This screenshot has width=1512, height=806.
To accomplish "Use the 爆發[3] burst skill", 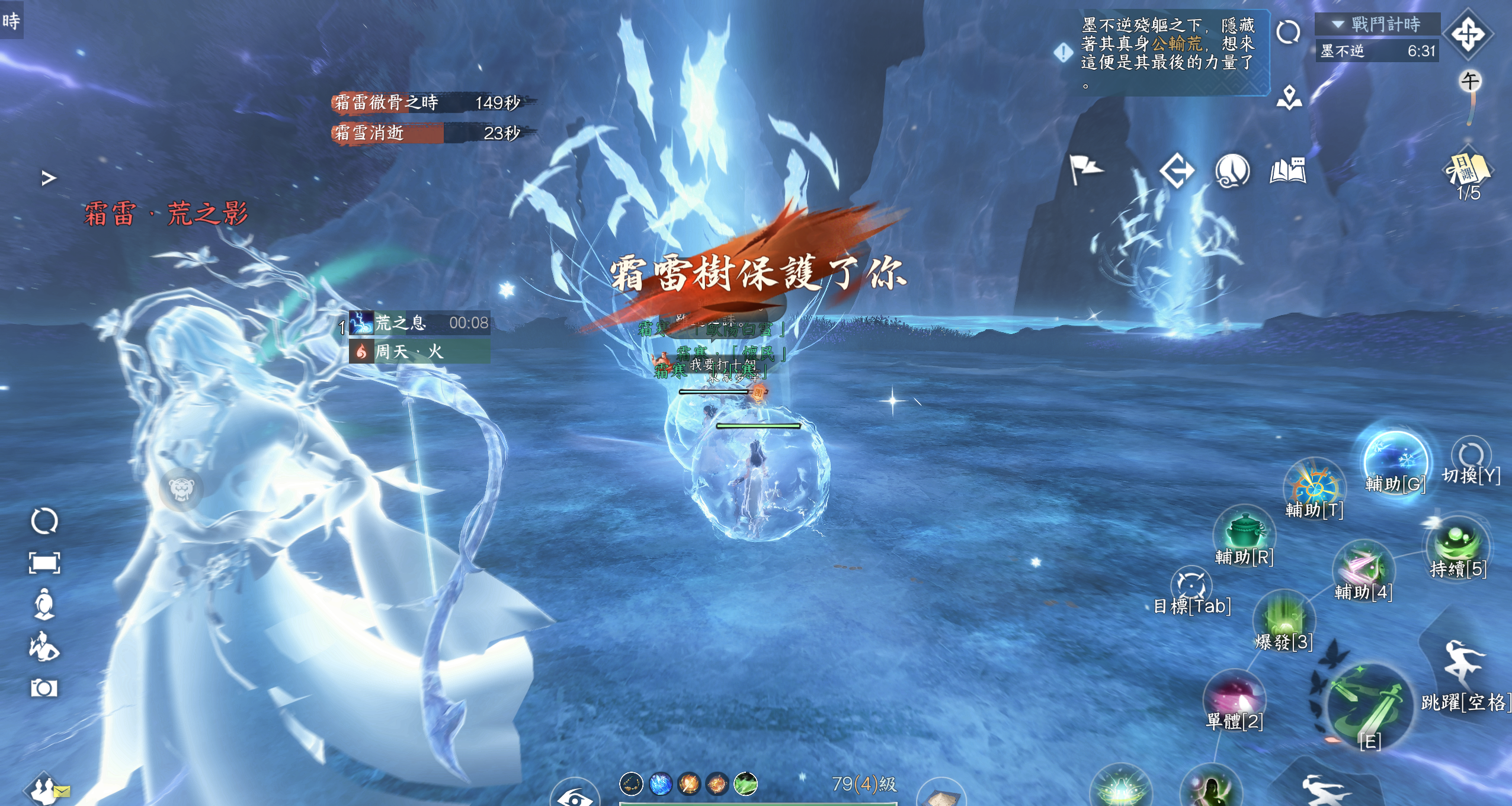I will tap(1284, 618).
